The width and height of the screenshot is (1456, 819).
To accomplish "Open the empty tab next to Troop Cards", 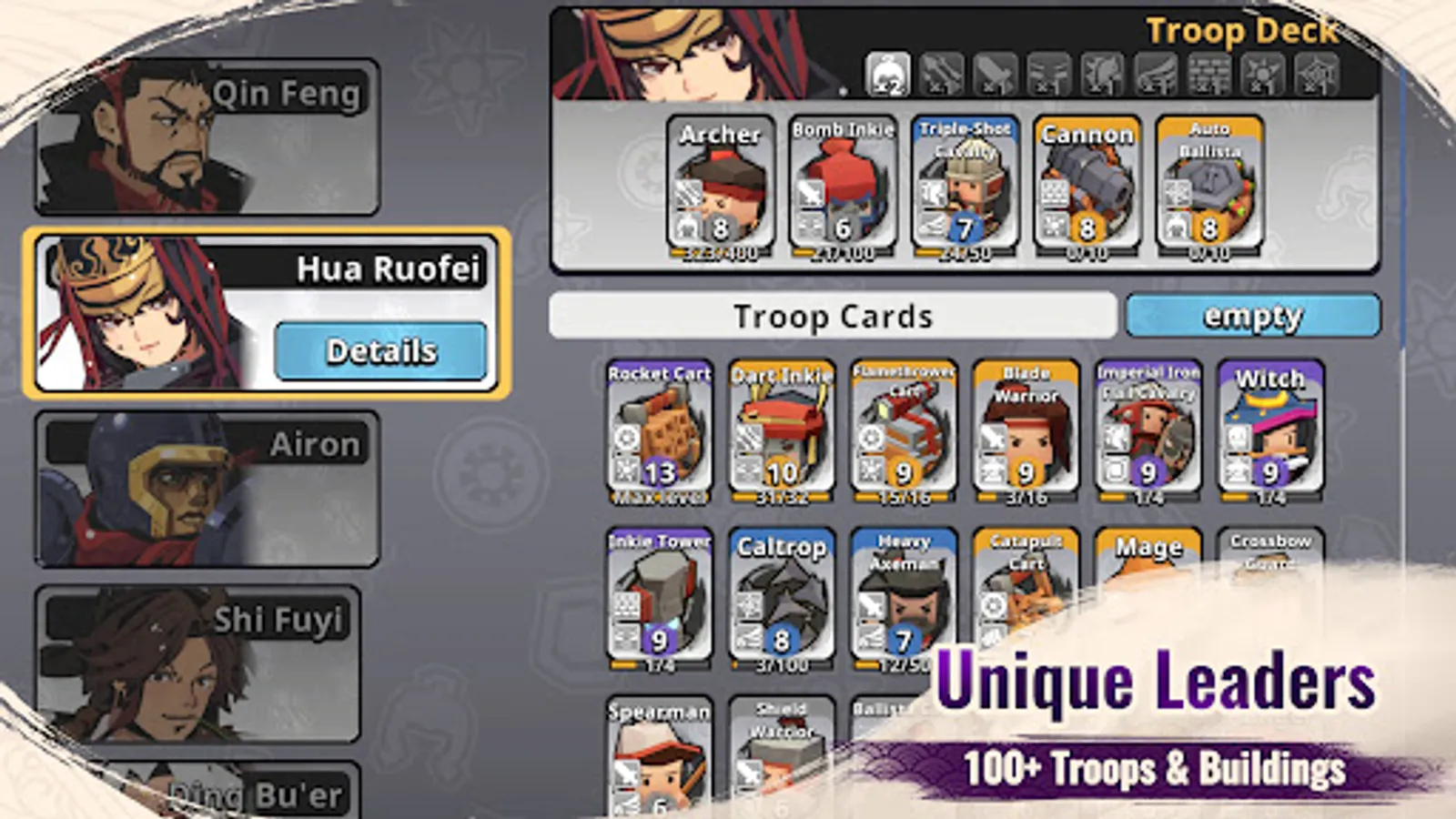I will click(1253, 317).
